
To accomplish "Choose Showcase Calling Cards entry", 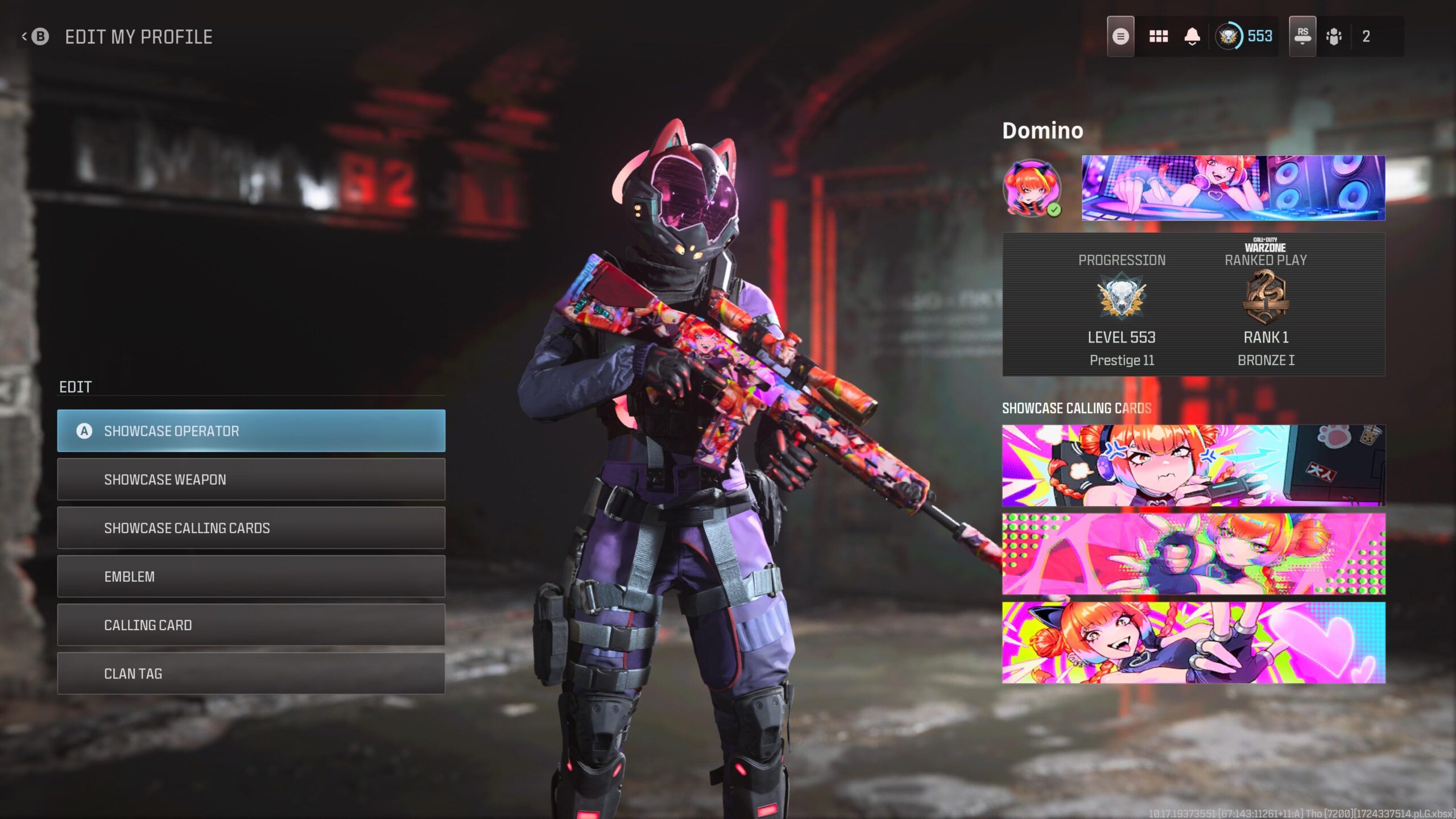I will [251, 528].
